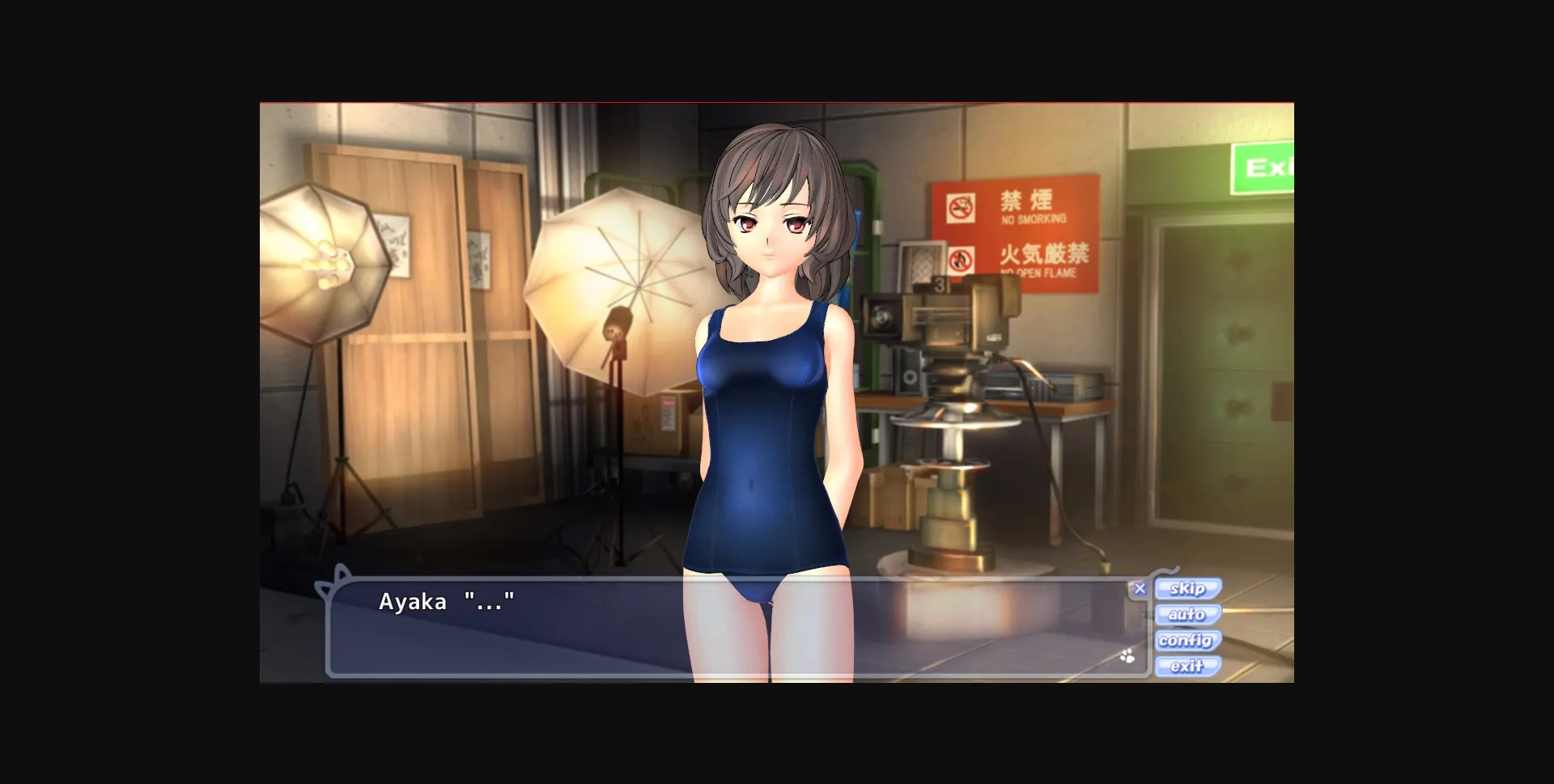Click the skip button

(x=1187, y=589)
